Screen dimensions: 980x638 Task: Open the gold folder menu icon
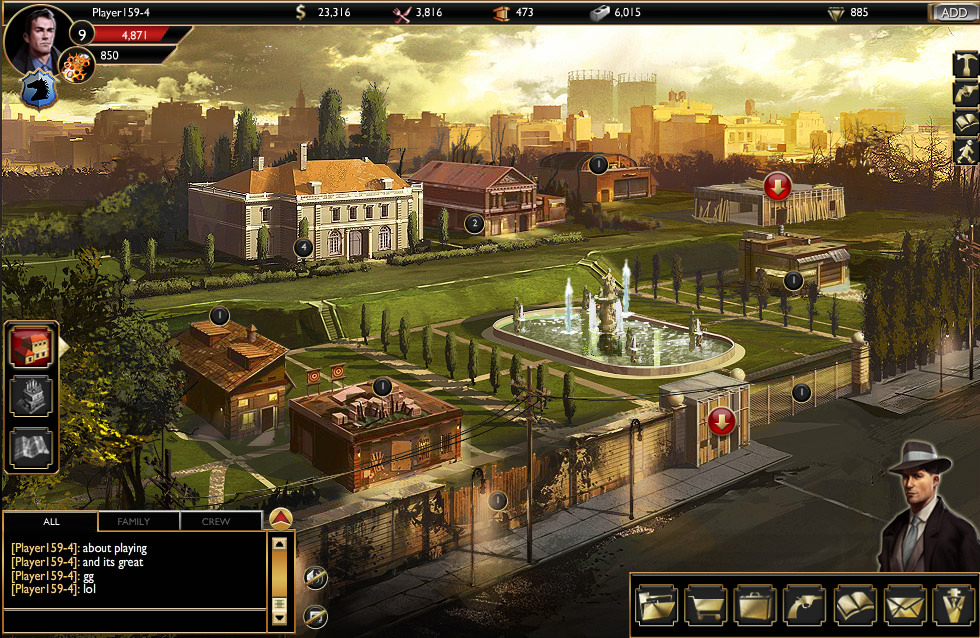point(656,605)
